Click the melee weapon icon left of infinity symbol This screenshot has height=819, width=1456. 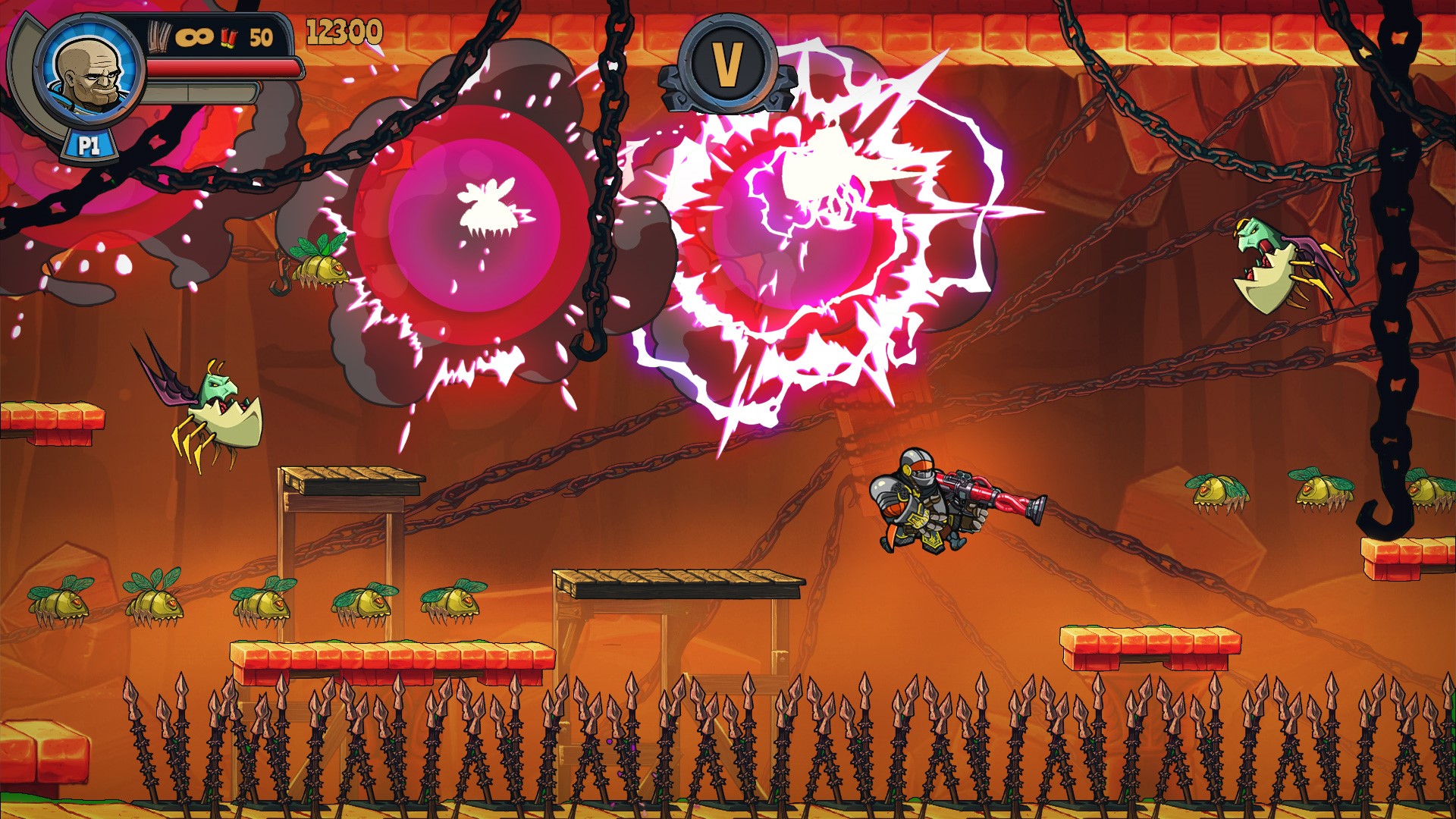click(158, 34)
